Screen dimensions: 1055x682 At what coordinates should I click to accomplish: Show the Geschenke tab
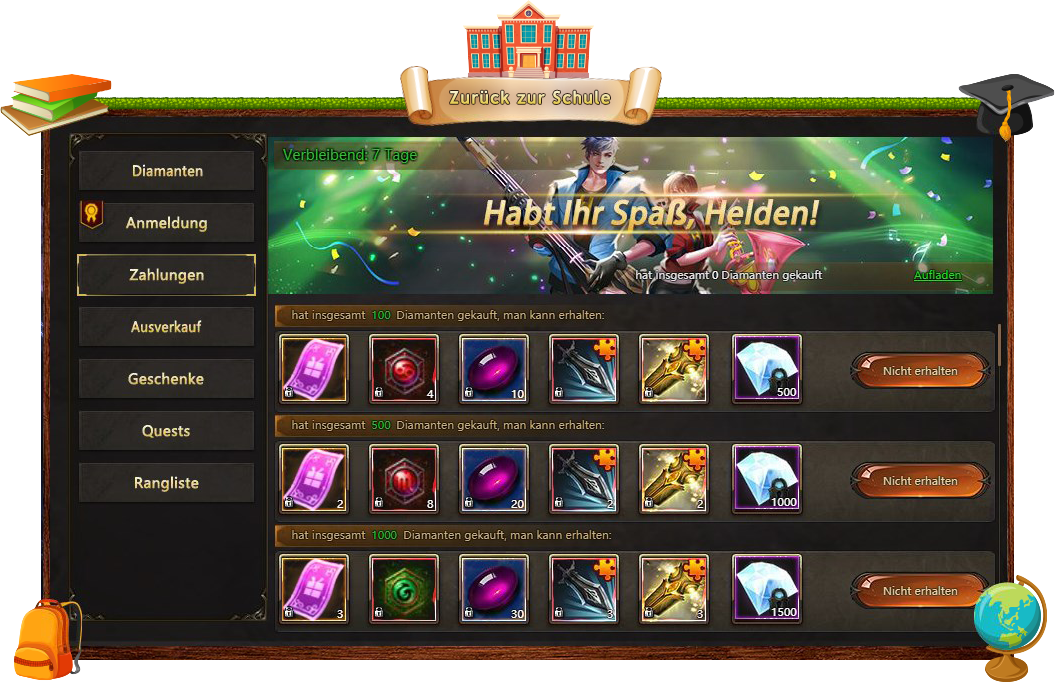coord(166,379)
